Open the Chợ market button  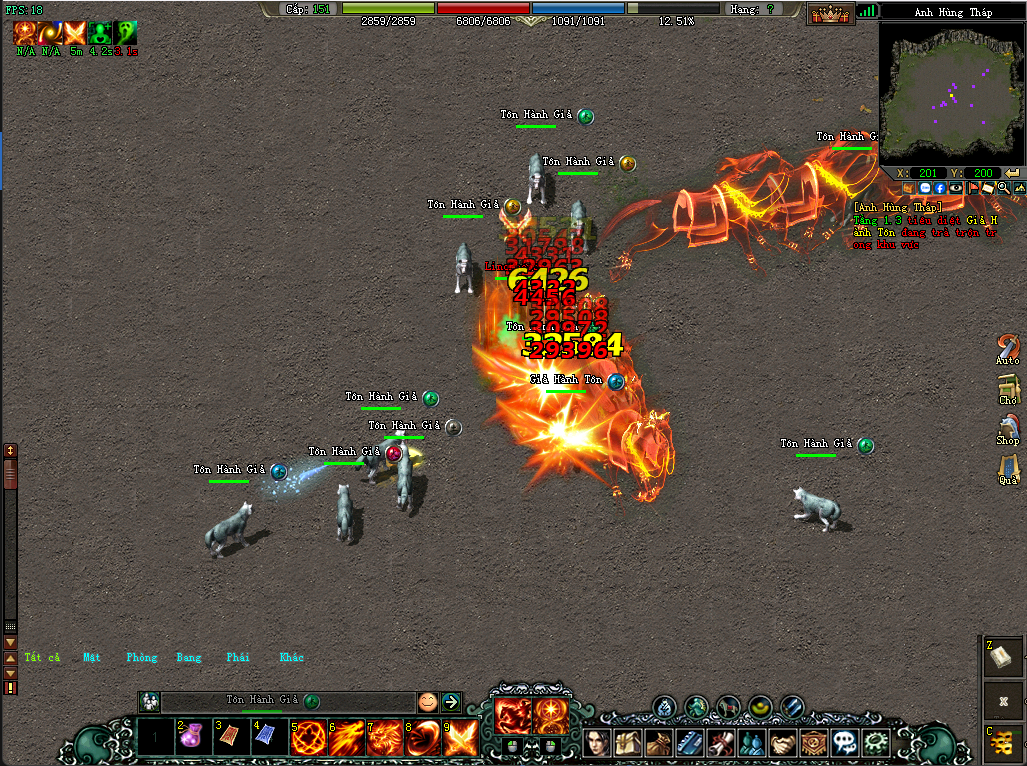1008,388
